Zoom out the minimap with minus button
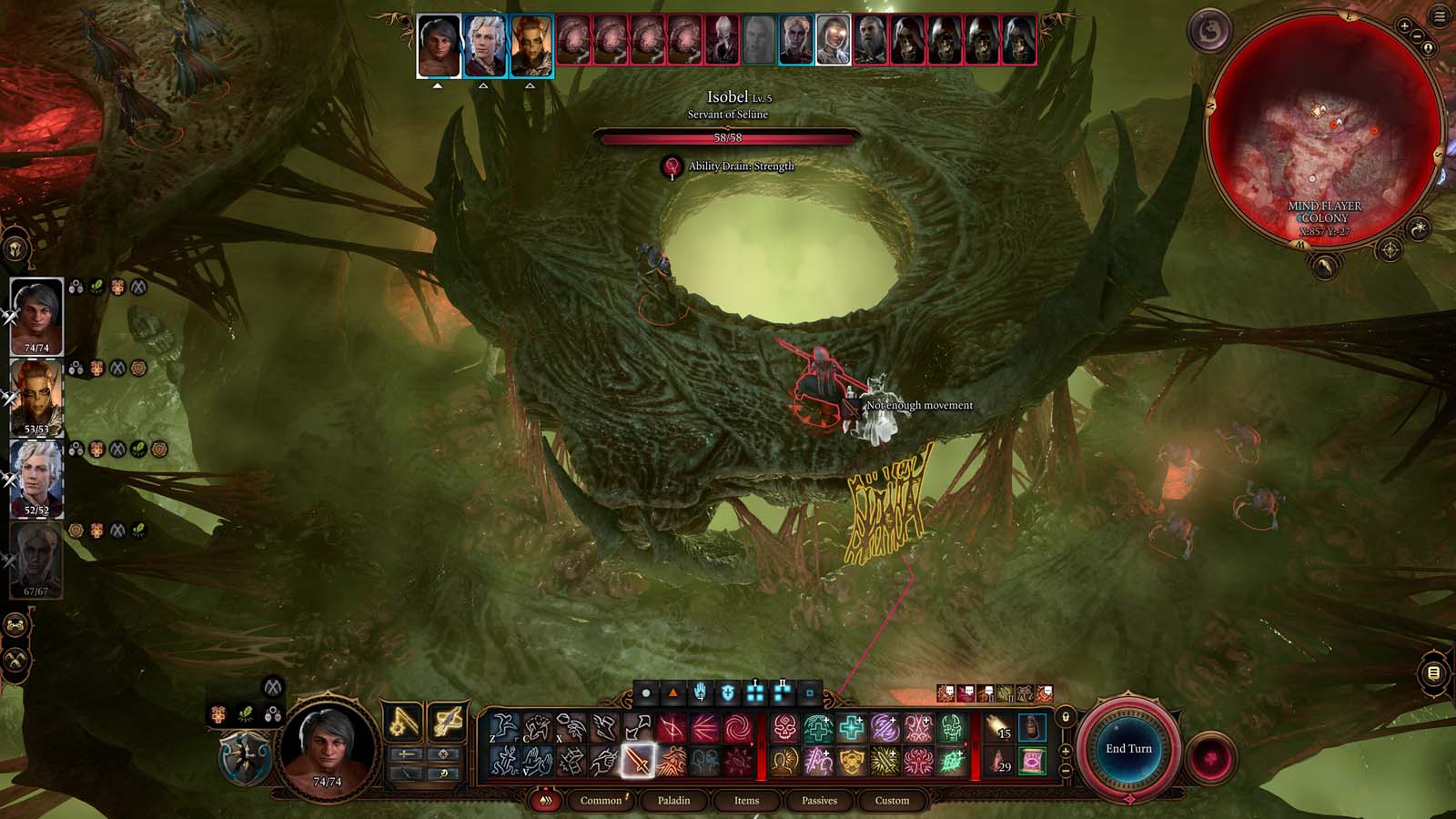 [1418, 36]
